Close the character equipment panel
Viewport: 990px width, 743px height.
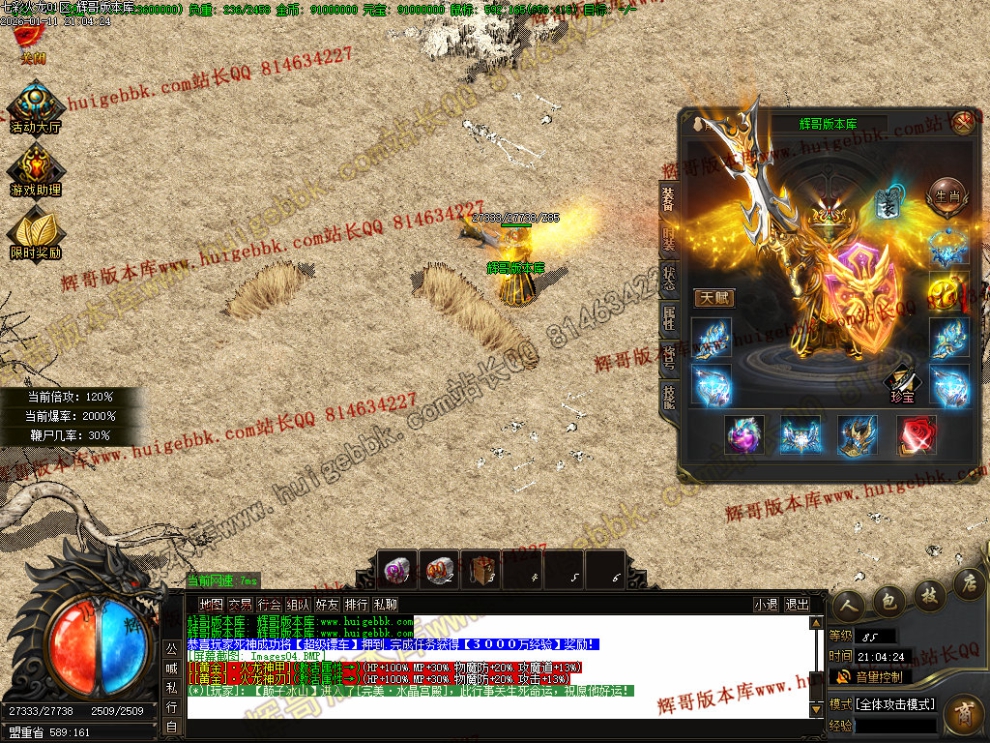point(963,122)
